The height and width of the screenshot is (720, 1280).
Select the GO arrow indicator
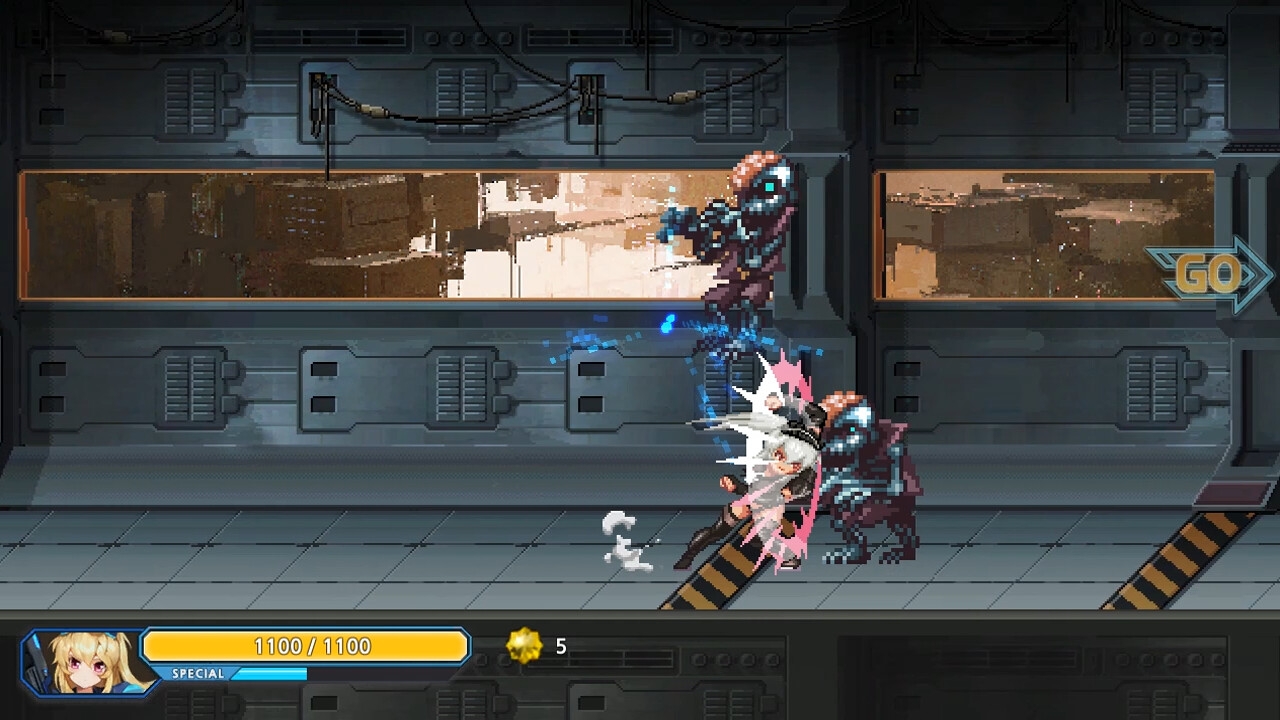tap(1210, 274)
